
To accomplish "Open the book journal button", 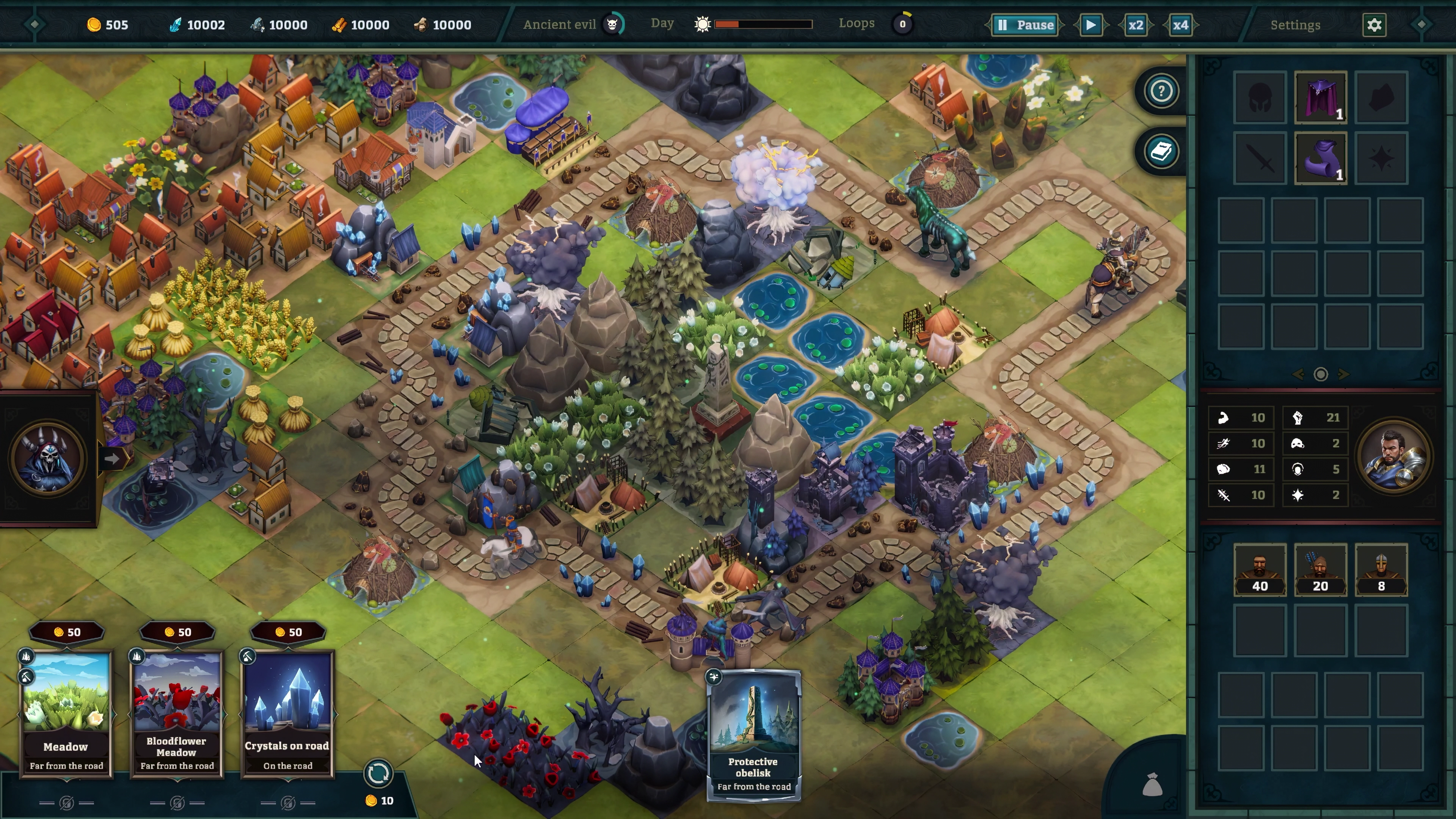I will click(x=1161, y=152).
